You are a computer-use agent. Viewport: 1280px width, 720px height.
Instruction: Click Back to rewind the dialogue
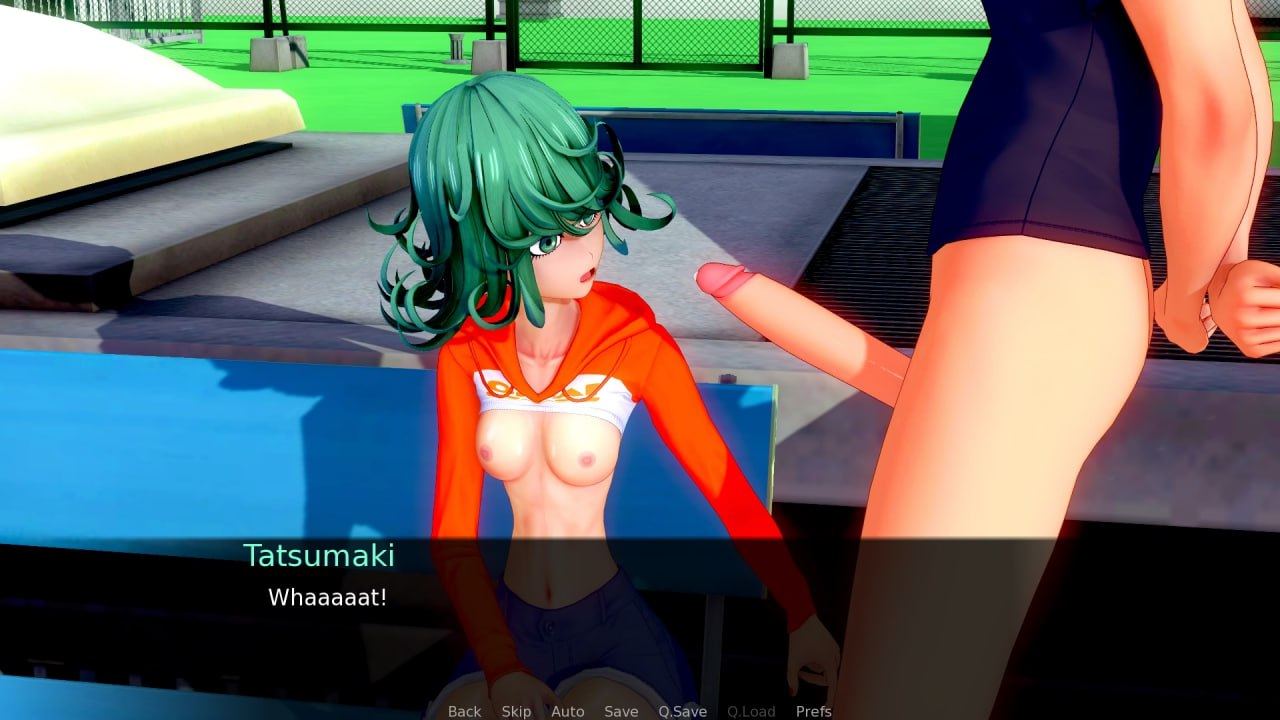coord(464,712)
